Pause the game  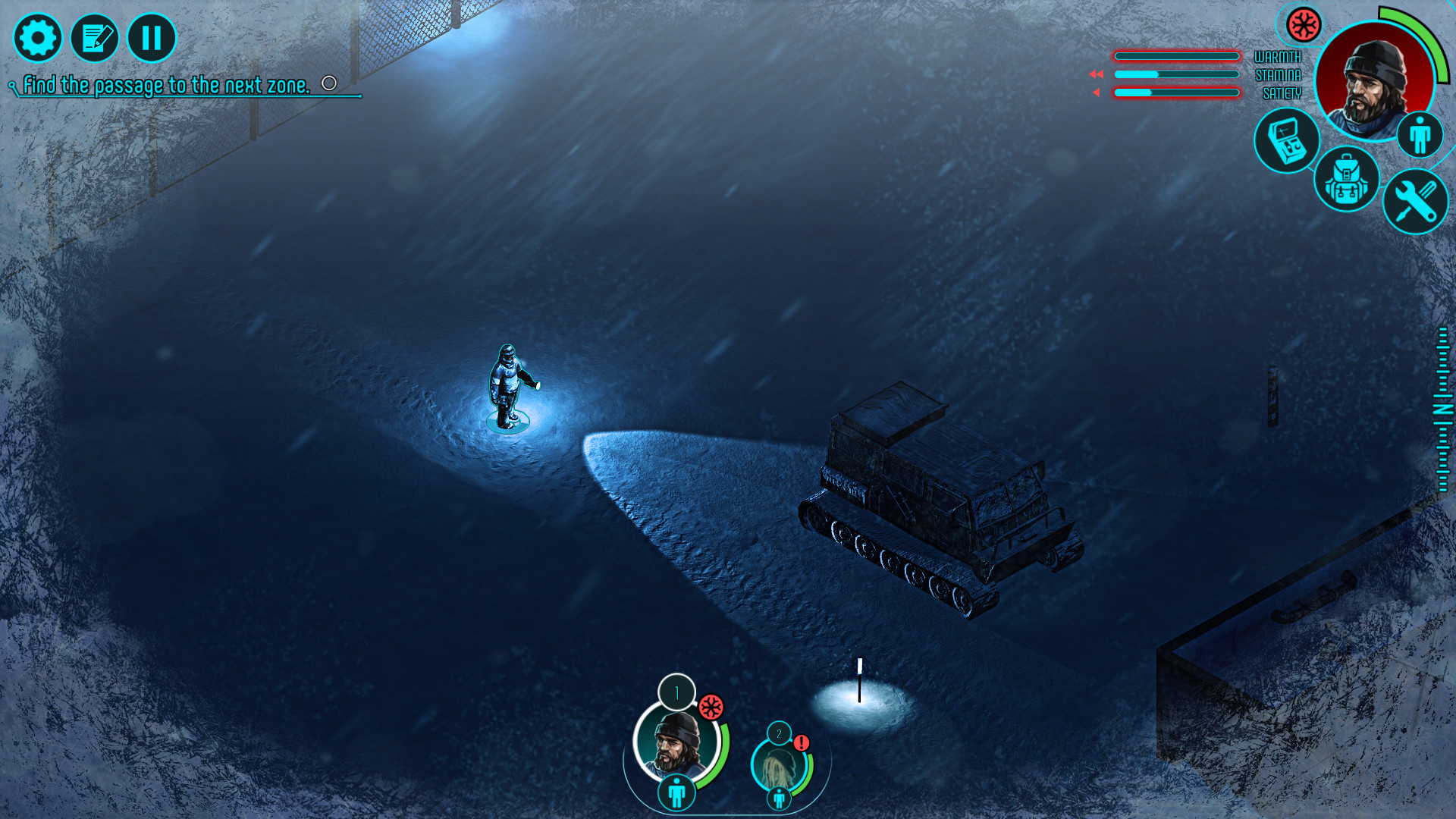(x=150, y=37)
